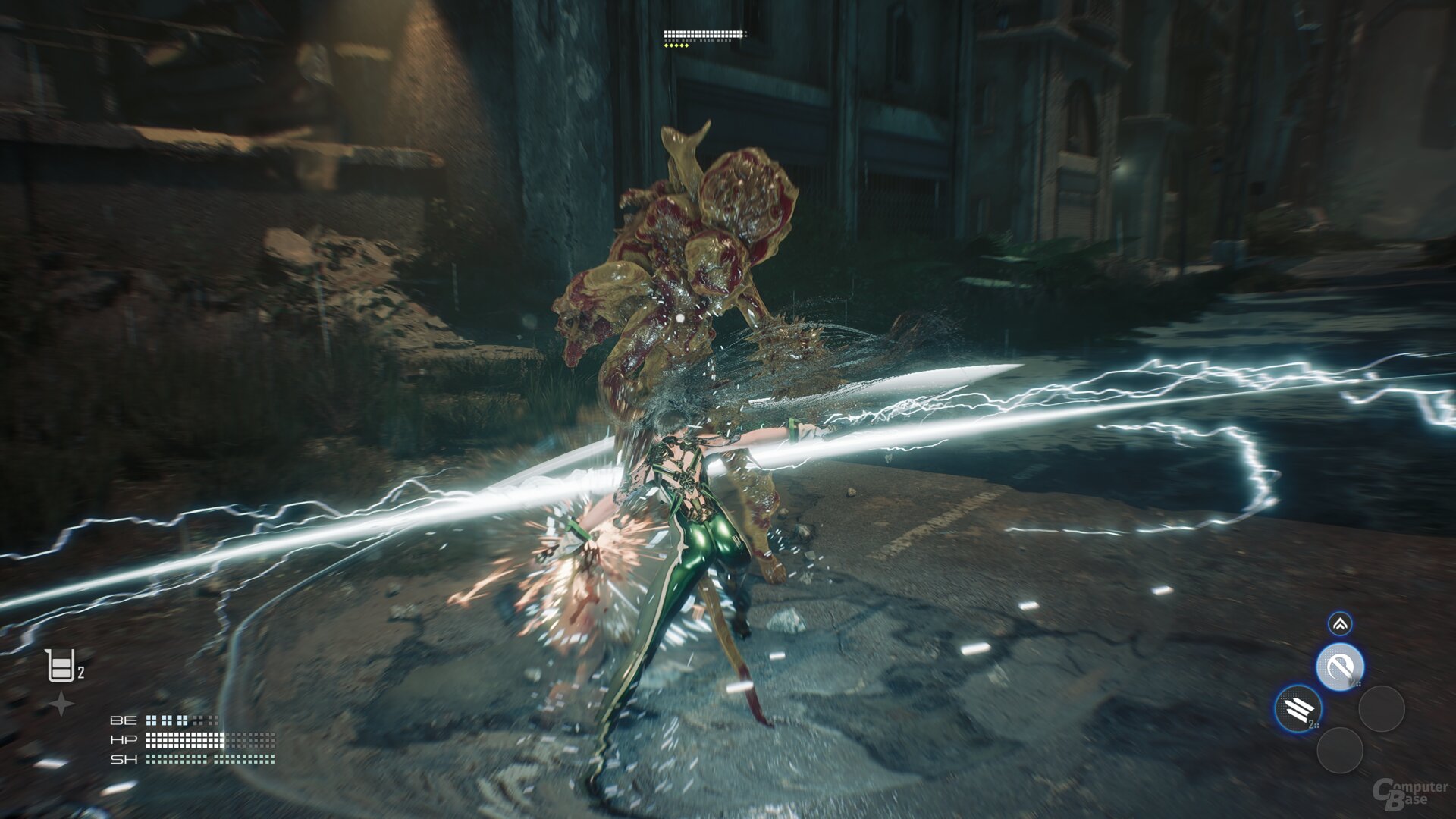
Task: Click the depleted right portion of HP bar
Action: click(x=253, y=739)
